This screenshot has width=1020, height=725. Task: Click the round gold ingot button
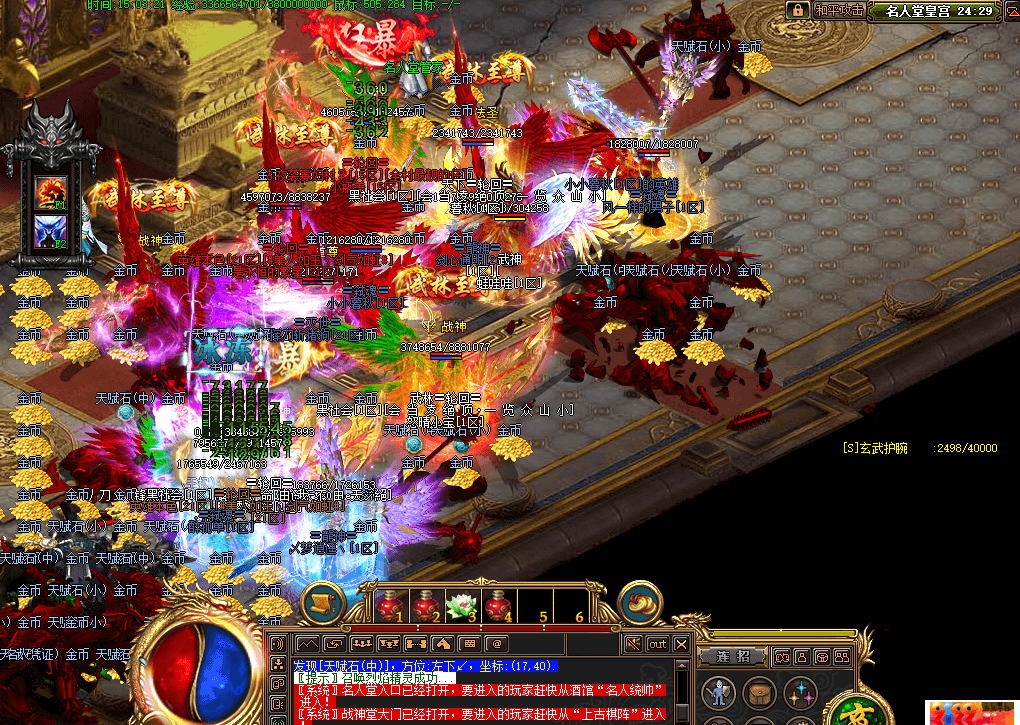[x=642, y=601]
